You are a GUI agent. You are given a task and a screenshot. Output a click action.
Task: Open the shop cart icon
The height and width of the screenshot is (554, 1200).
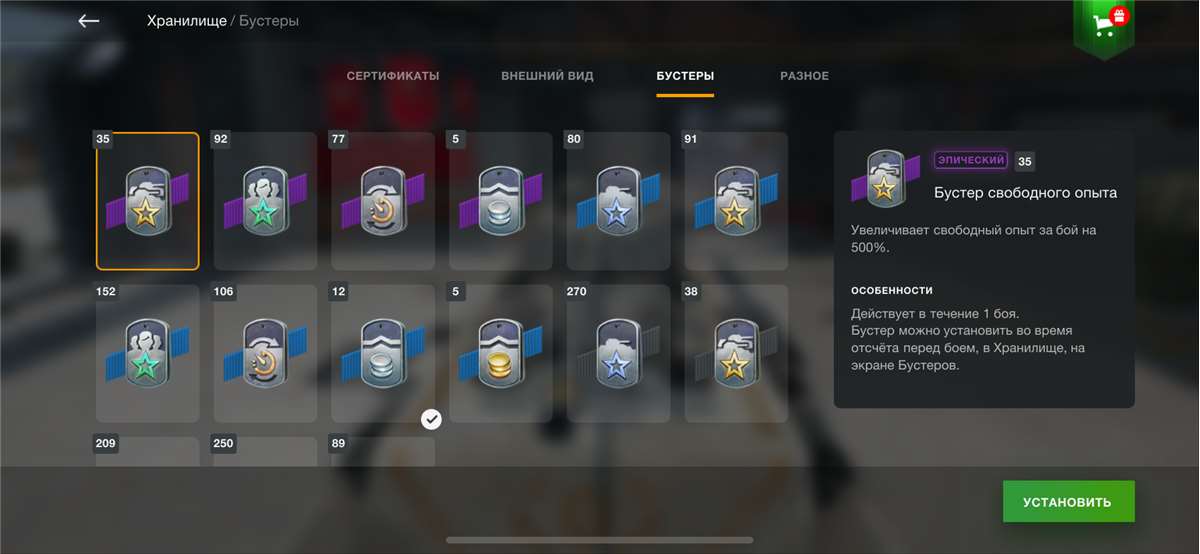coord(1104,24)
